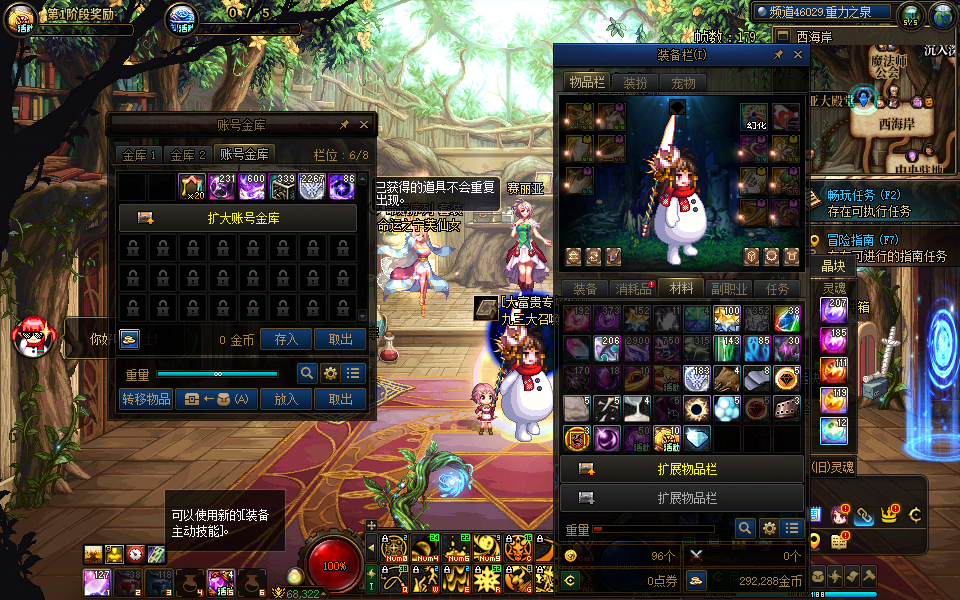
Task: Open the inventory search magnifier button
Action: tap(745, 528)
